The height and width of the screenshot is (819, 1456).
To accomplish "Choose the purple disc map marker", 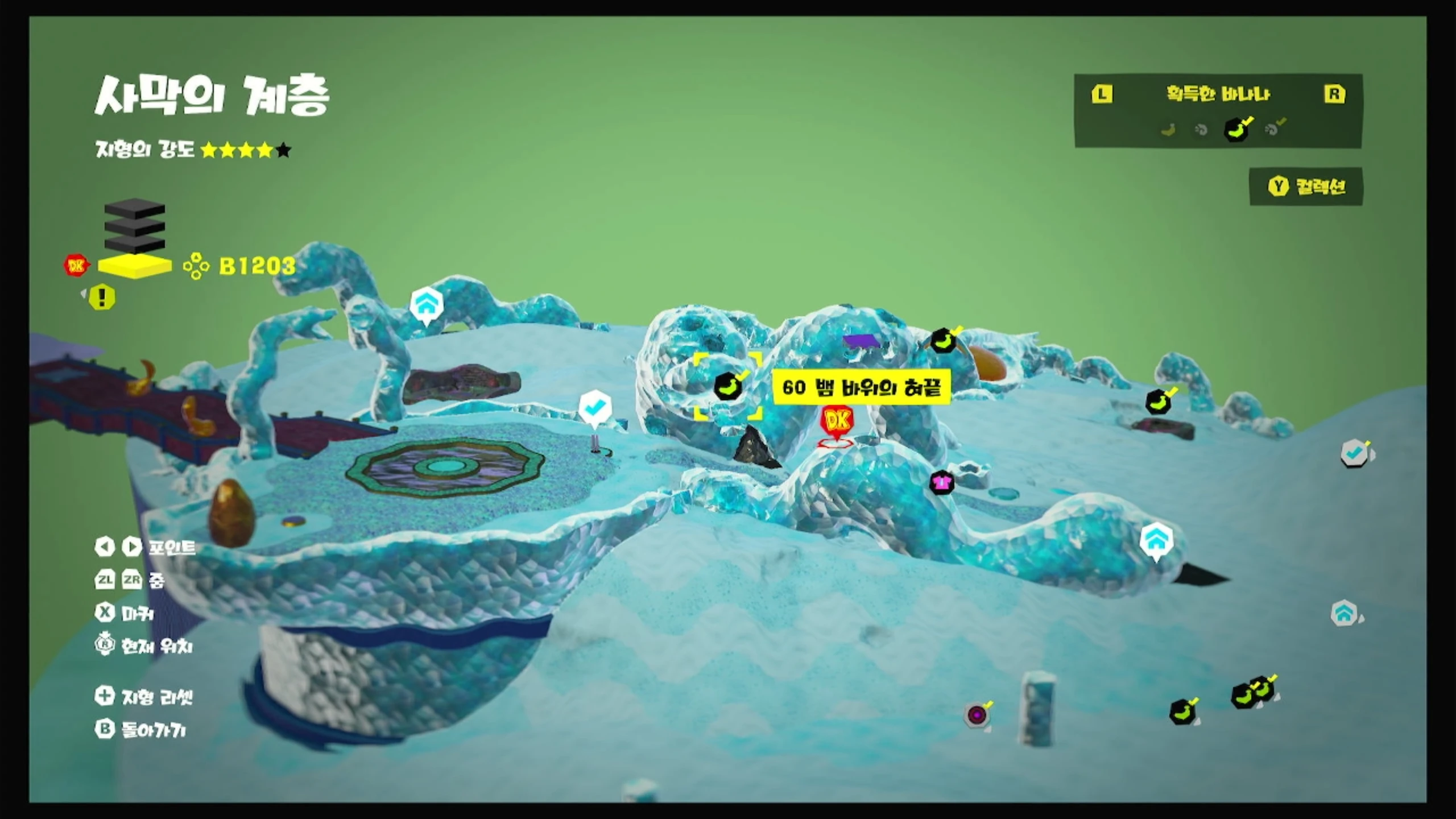I will 977,715.
